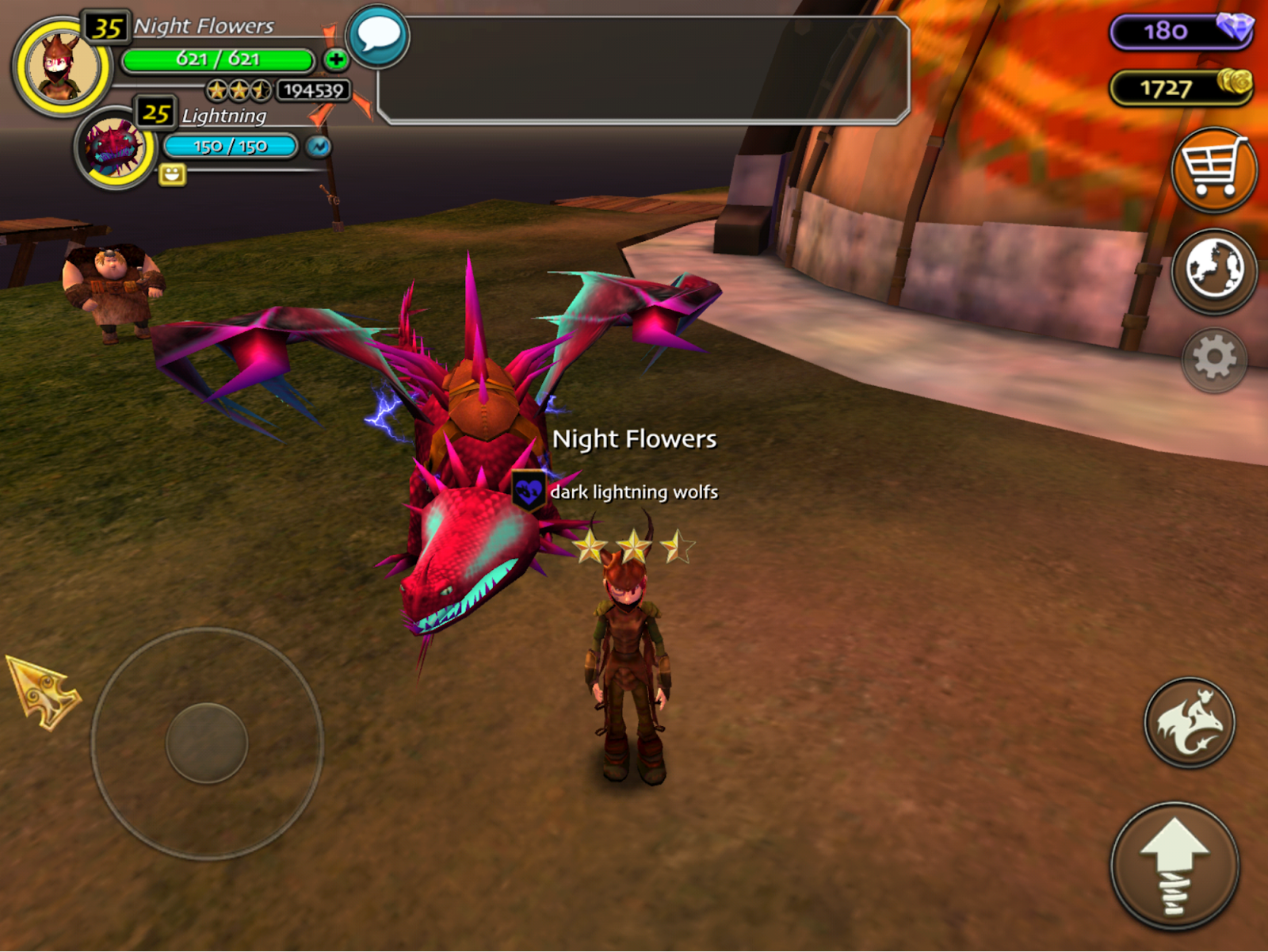Open the world map globe
Image resolution: width=1268 pixels, height=952 pixels.
tap(1213, 270)
